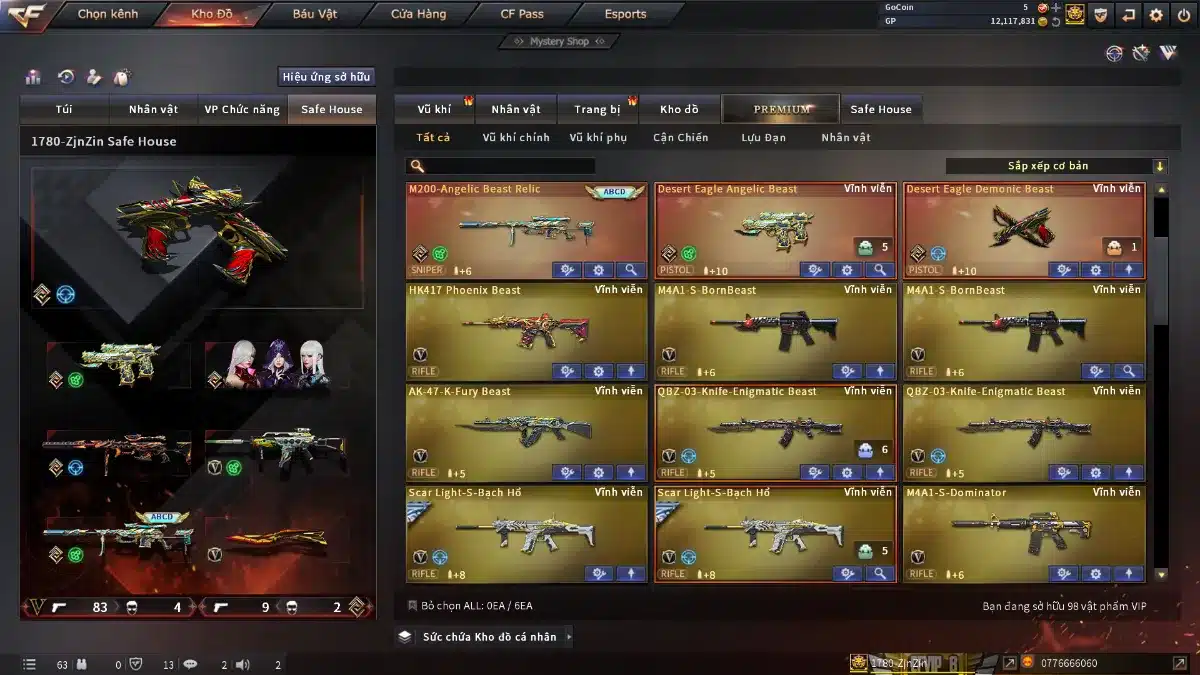
Task: Select the M200-Angelic Beast Relic sniper
Action: [x=526, y=229]
